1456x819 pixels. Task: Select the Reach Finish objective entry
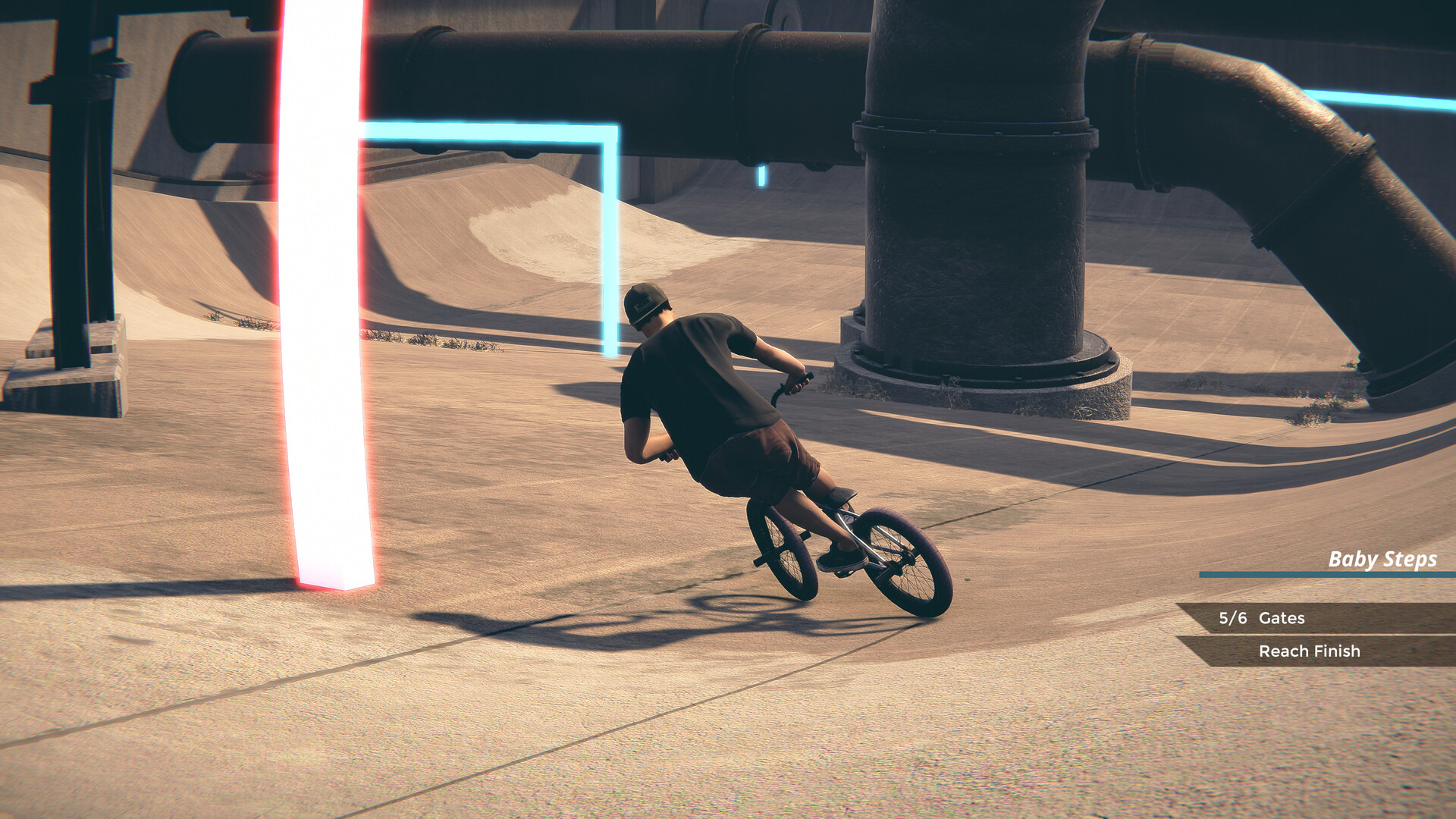(x=1310, y=651)
